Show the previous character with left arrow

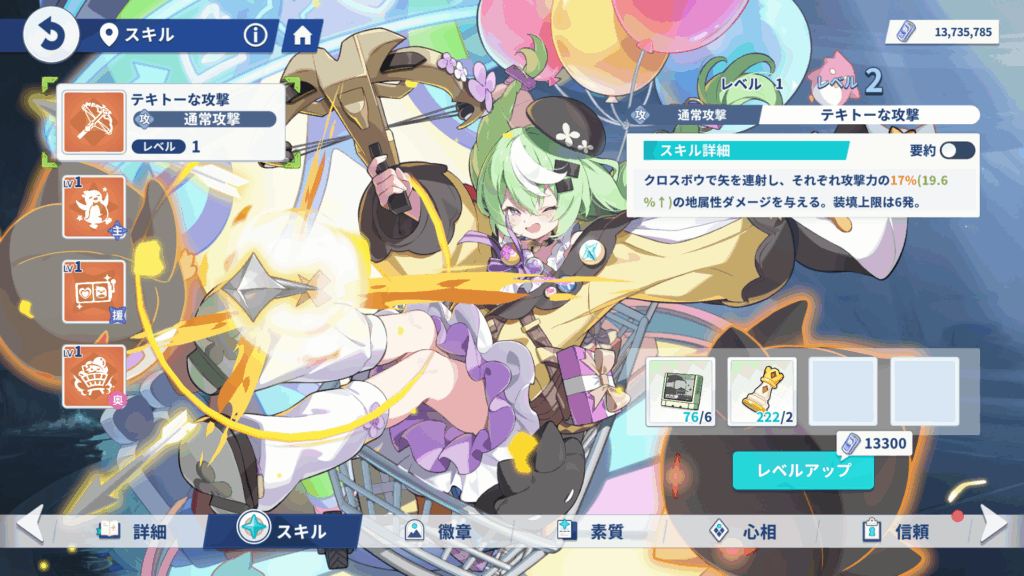28,524
